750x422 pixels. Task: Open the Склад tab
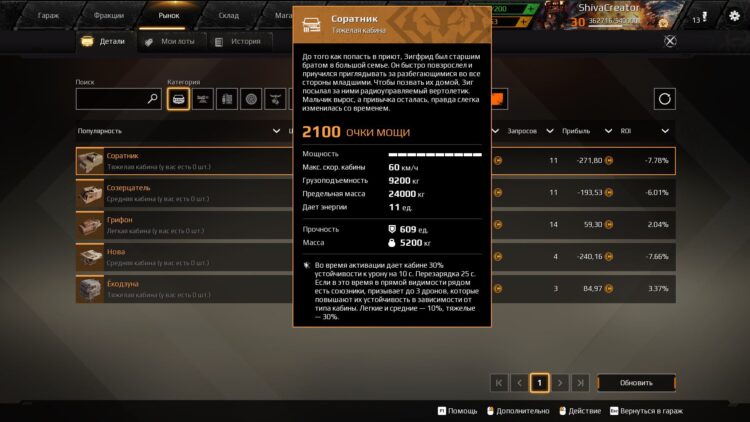click(229, 15)
